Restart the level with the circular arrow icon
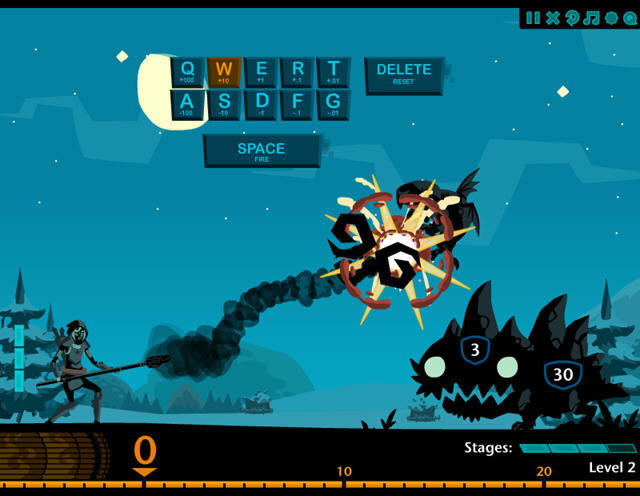This screenshot has width=640, height=496. point(572,18)
